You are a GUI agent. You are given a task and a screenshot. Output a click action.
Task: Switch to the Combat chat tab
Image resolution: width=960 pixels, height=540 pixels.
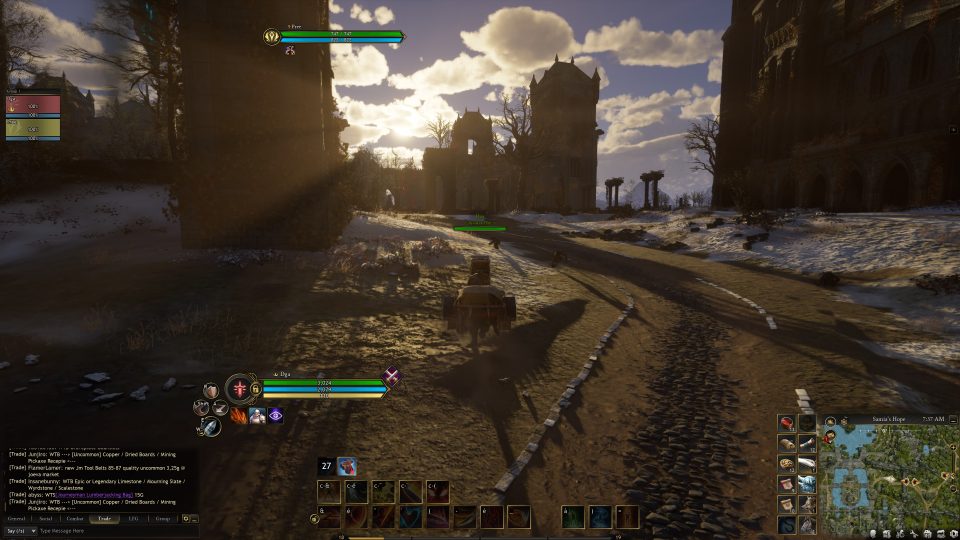point(75,519)
